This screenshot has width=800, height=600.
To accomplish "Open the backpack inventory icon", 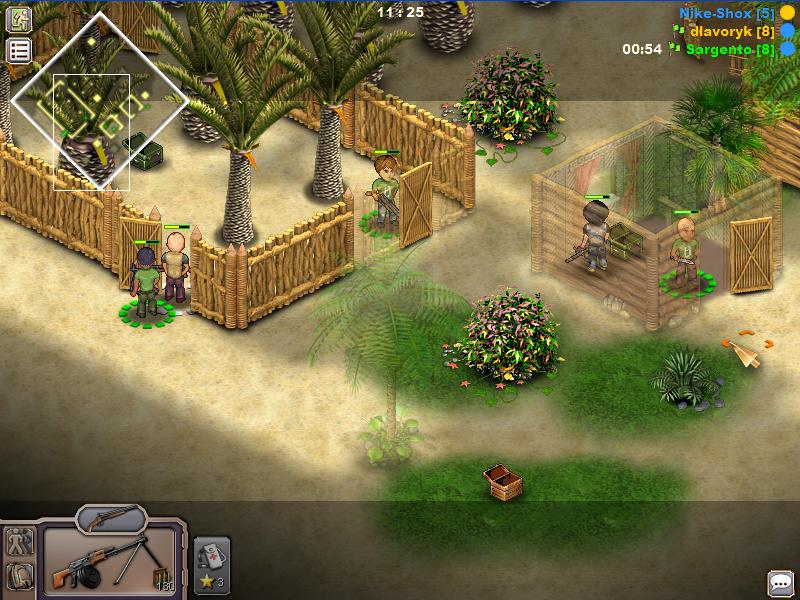I will click(x=19, y=576).
